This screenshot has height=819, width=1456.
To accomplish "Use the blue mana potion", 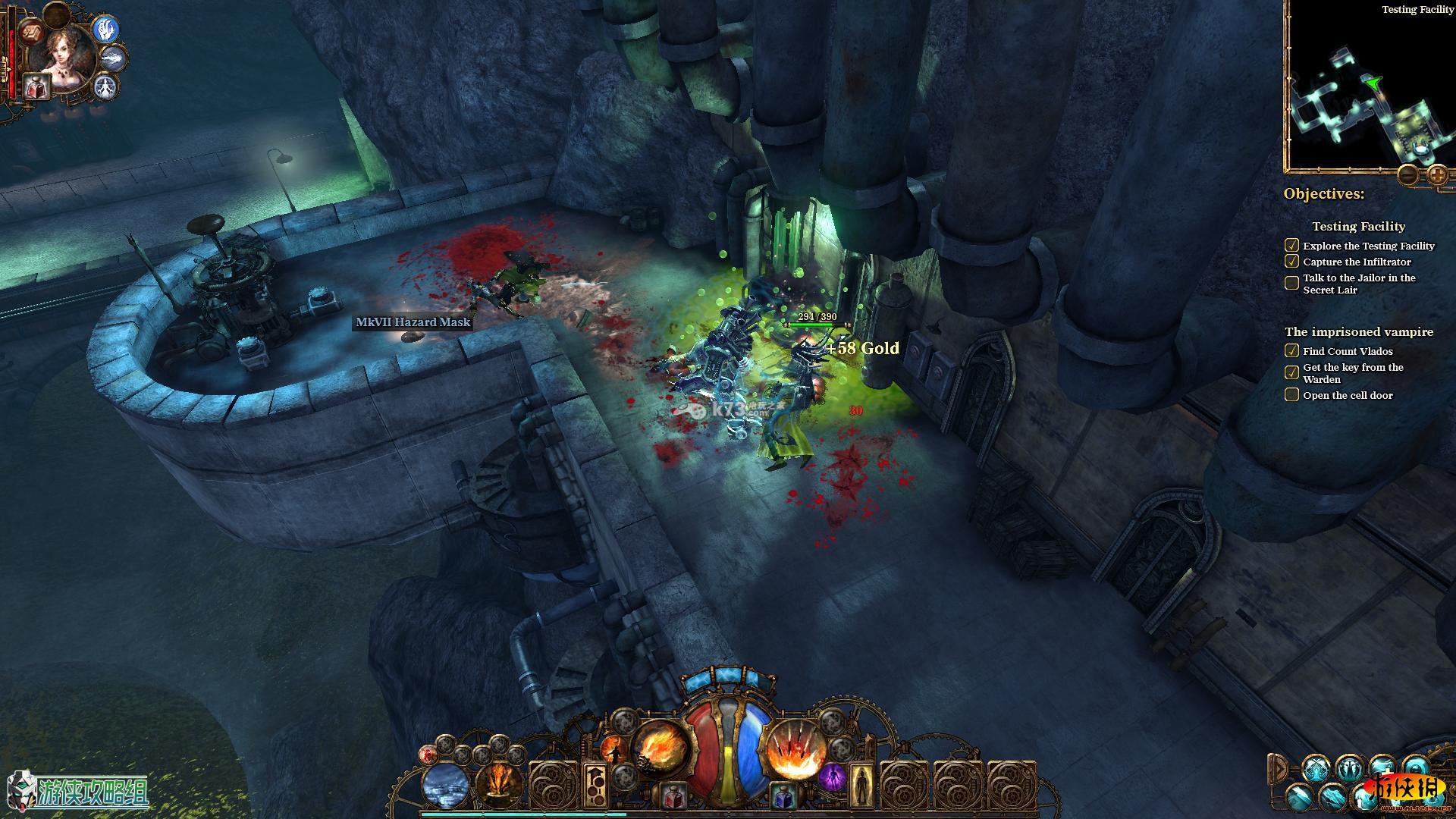I will [783, 795].
